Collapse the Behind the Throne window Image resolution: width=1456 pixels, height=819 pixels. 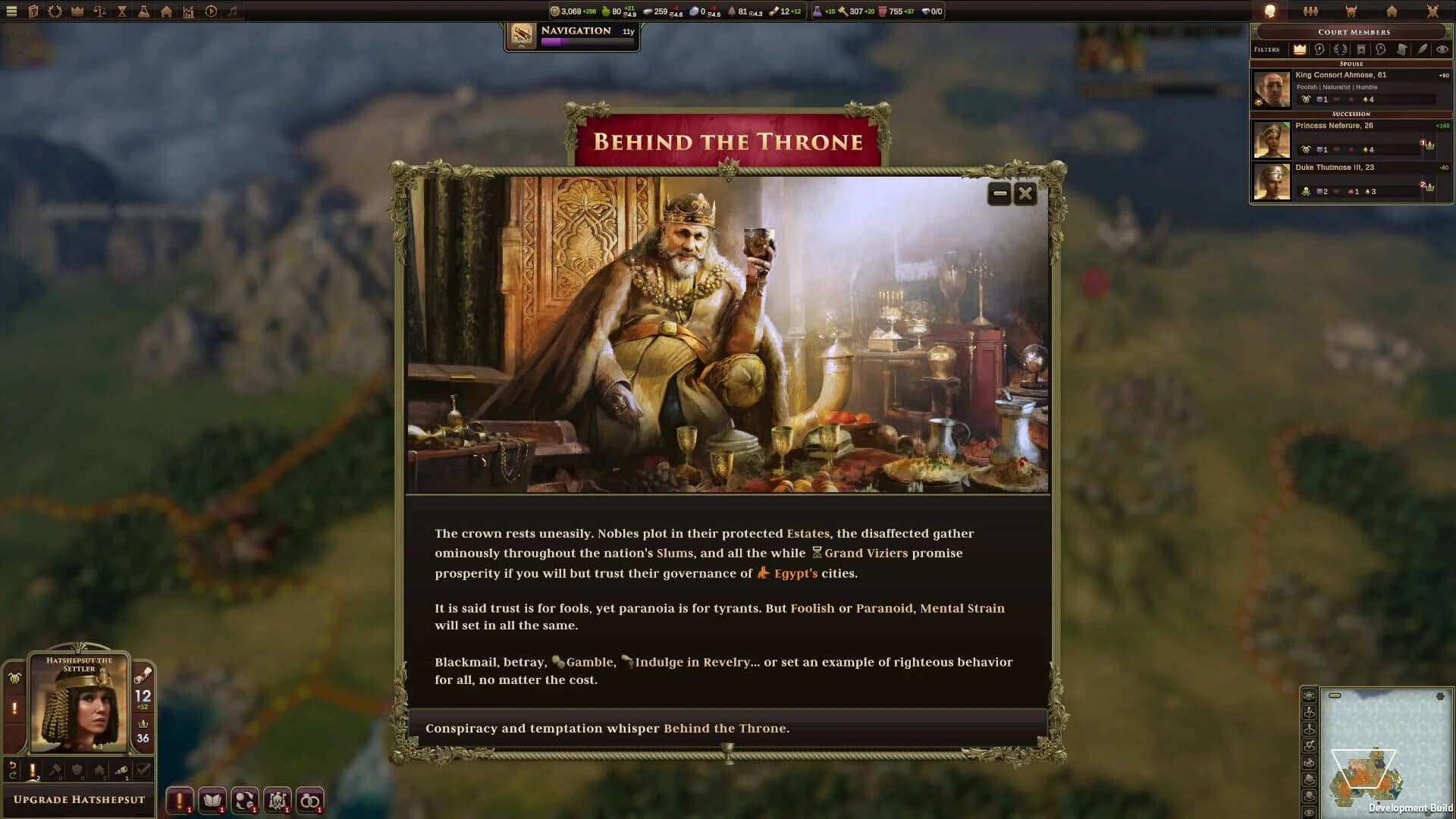[x=997, y=193]
